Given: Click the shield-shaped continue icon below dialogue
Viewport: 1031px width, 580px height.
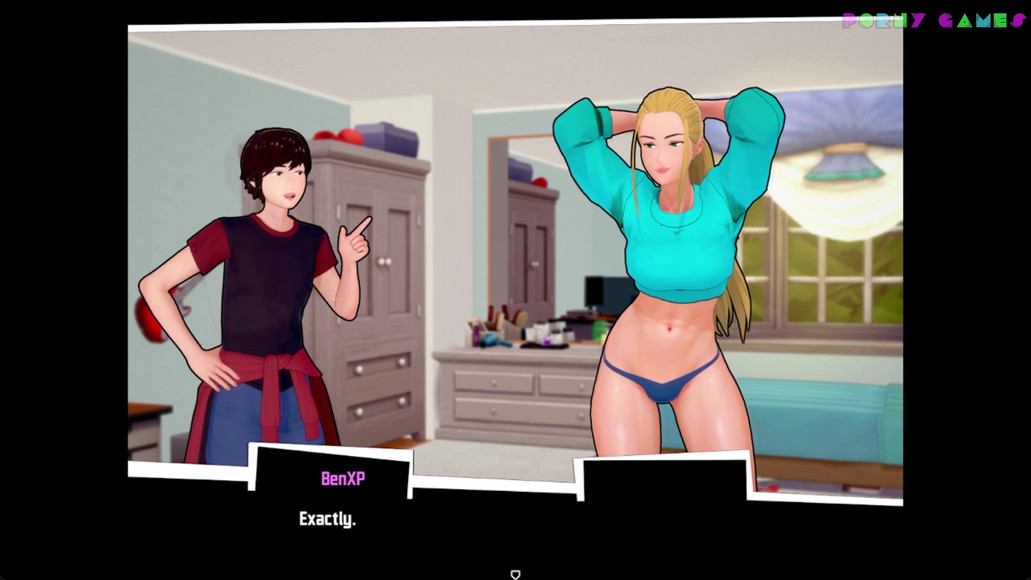Looking at the screenshot, I should pos(515,574).
